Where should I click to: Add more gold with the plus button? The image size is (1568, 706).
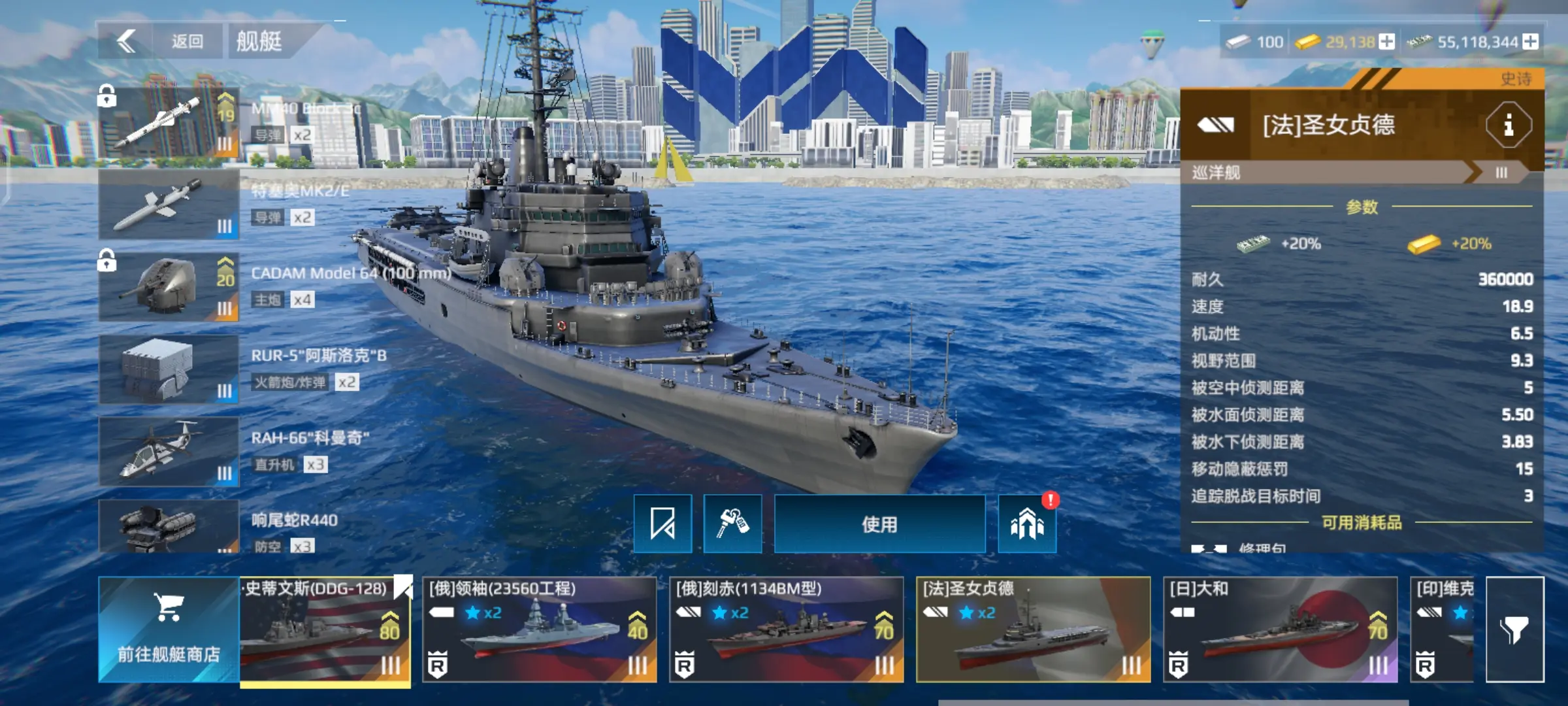pyautogui.click(x=1386, y=42)
